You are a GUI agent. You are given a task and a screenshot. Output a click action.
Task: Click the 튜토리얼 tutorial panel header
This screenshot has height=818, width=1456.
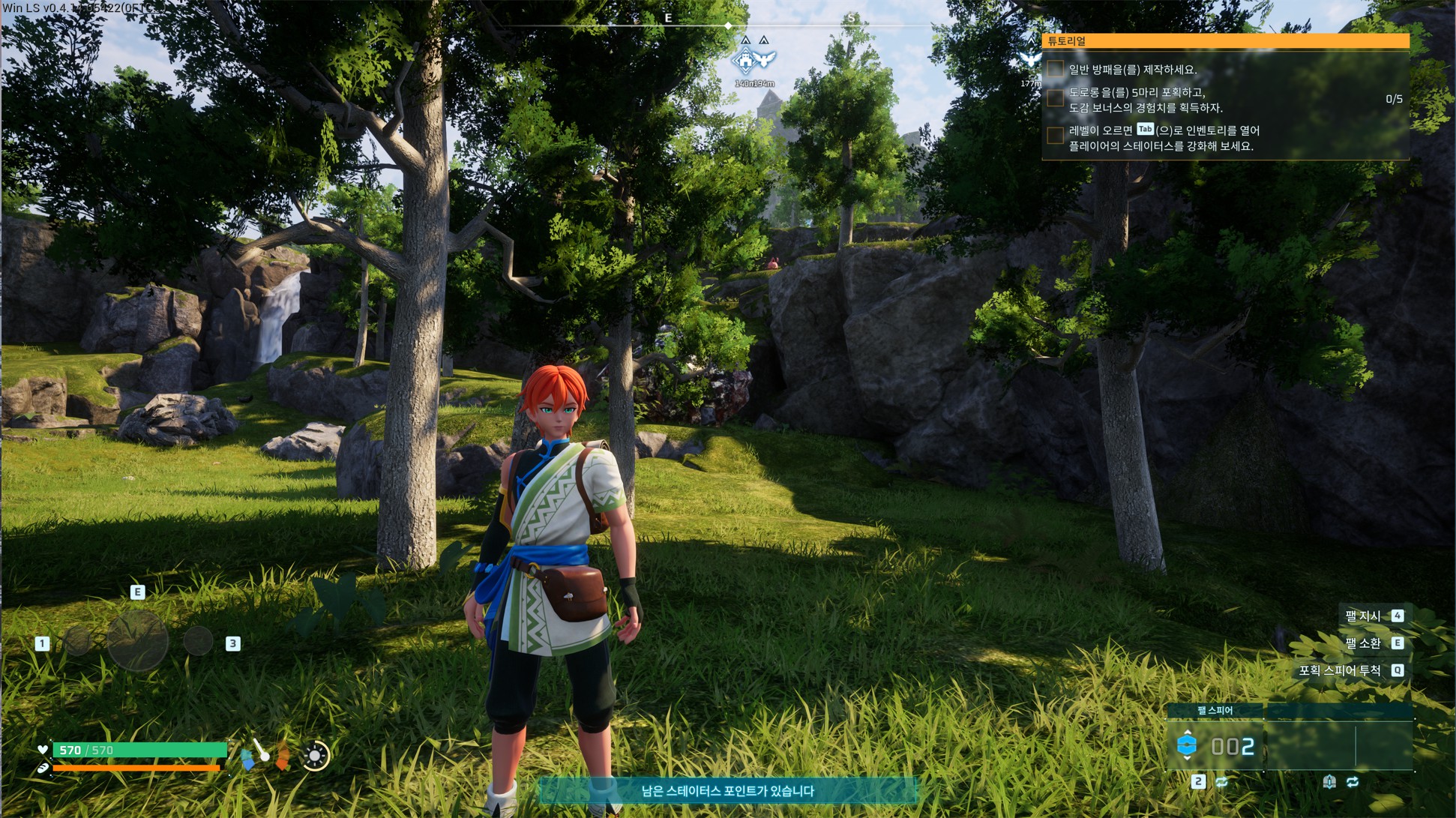(x=1226, y=41)
